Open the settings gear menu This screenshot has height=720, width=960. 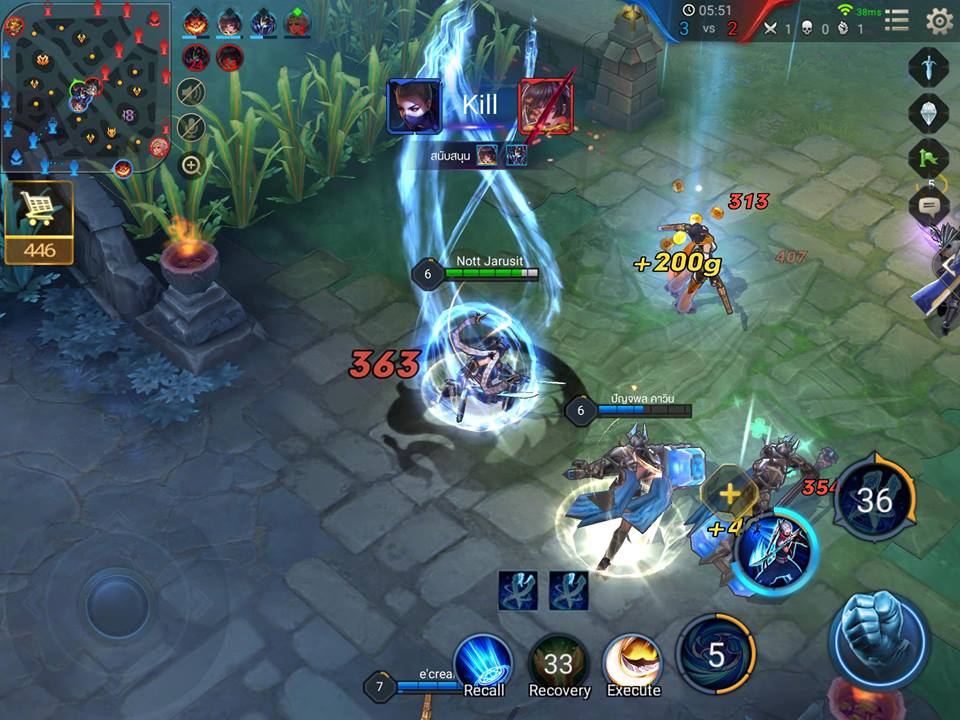click(x=939, y=20)
